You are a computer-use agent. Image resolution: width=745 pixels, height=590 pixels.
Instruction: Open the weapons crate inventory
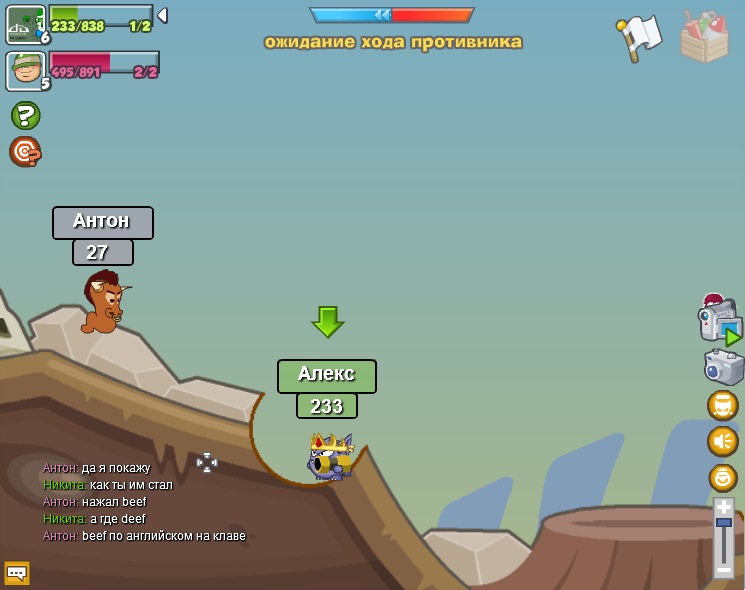point(704,38)
